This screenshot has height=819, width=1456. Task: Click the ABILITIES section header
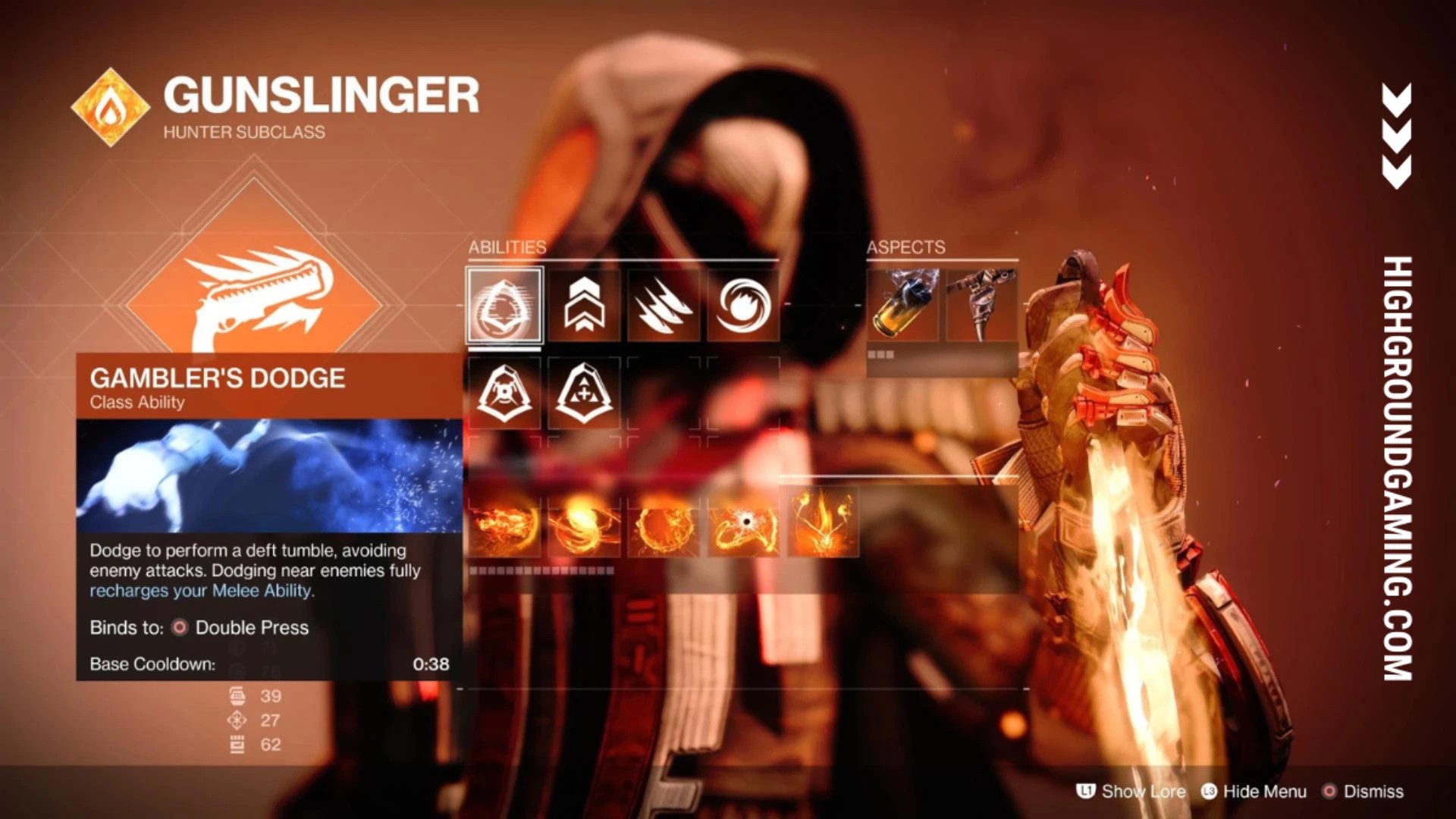coord(510,246)
